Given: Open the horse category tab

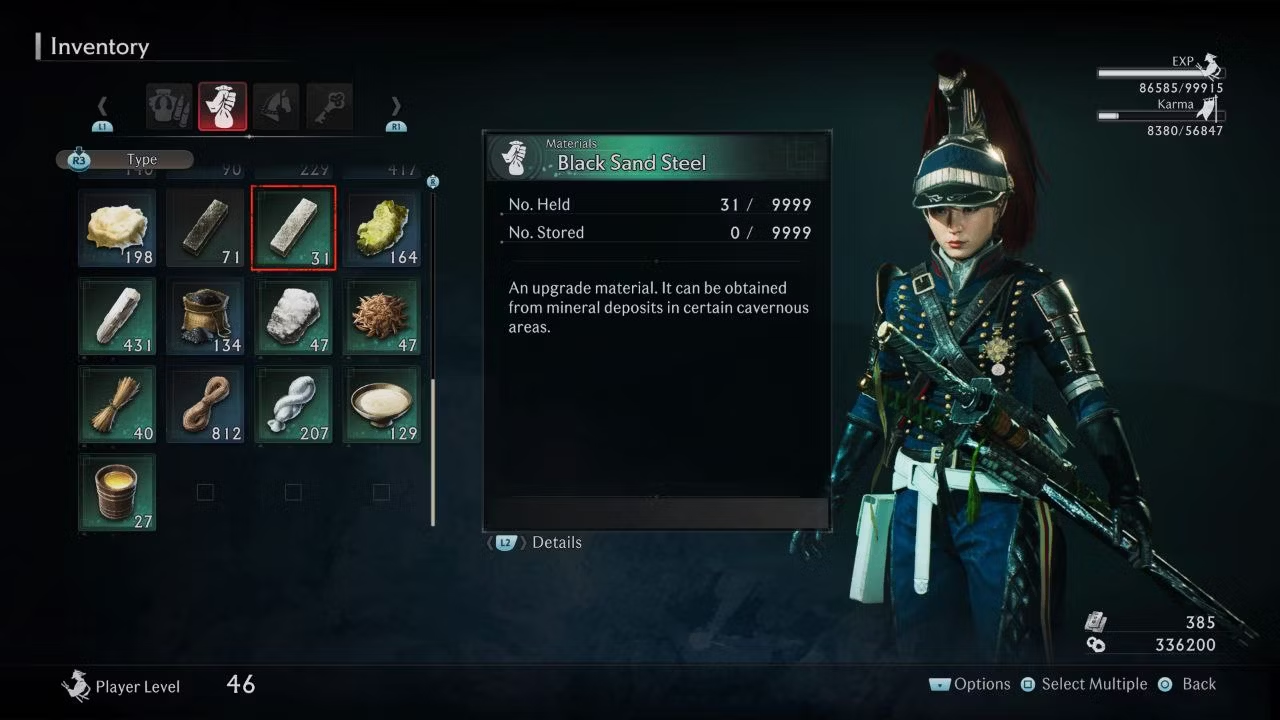Looking at the screenshot, I should tap(276, 107).
